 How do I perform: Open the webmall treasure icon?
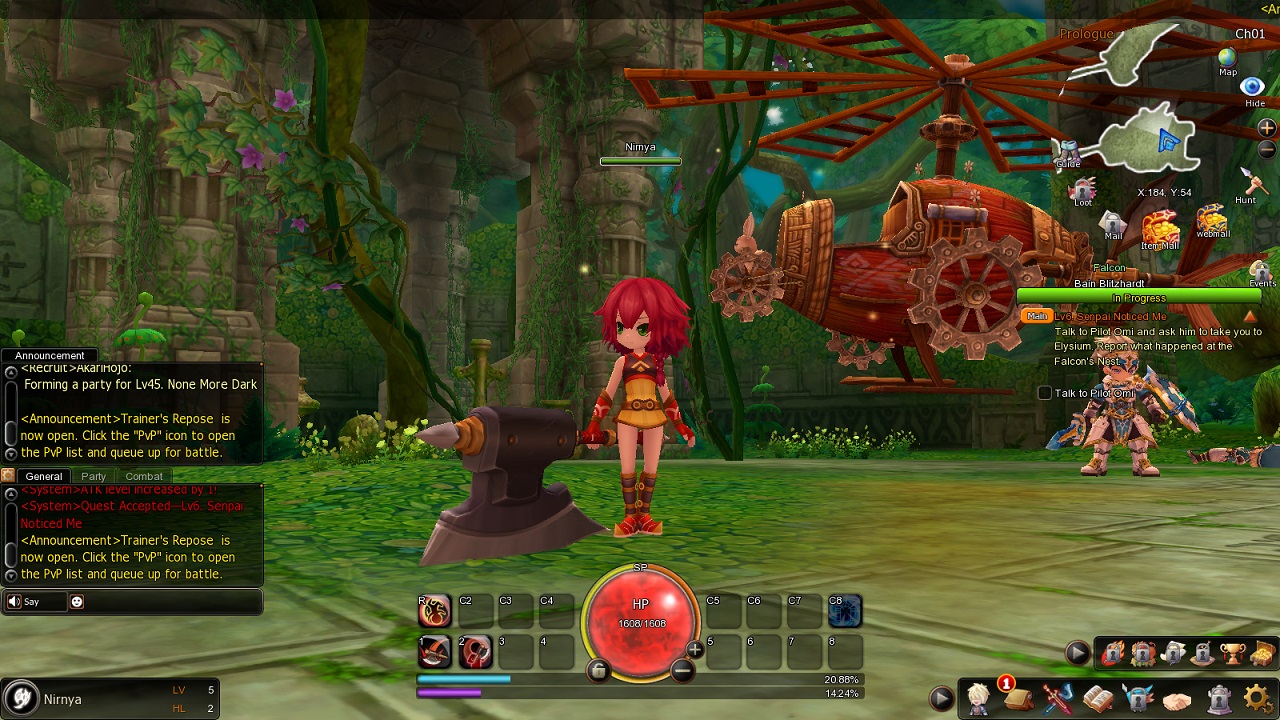1212,219
